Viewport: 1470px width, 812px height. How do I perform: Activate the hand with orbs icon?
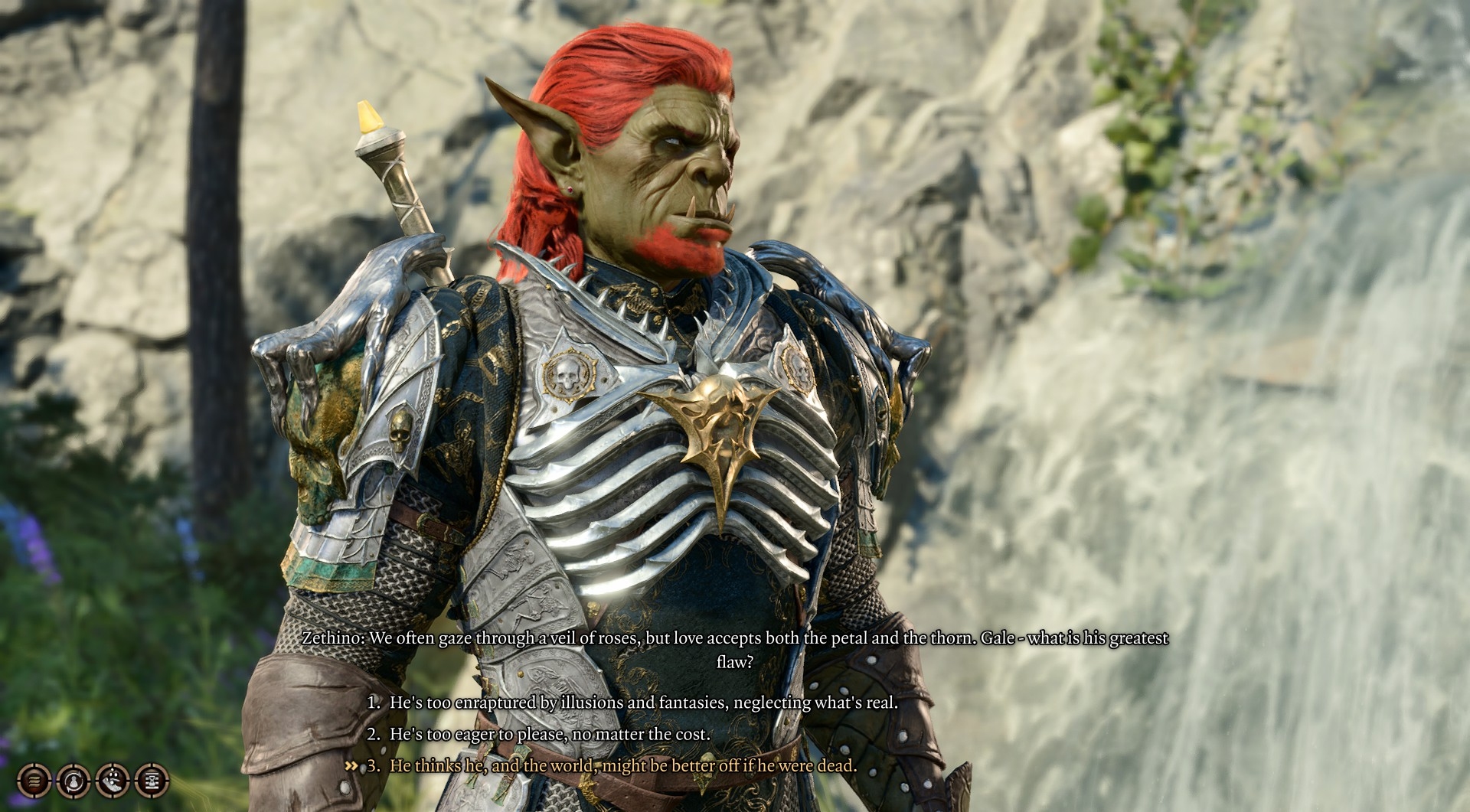pyautogui.click(x=113, y=781)
